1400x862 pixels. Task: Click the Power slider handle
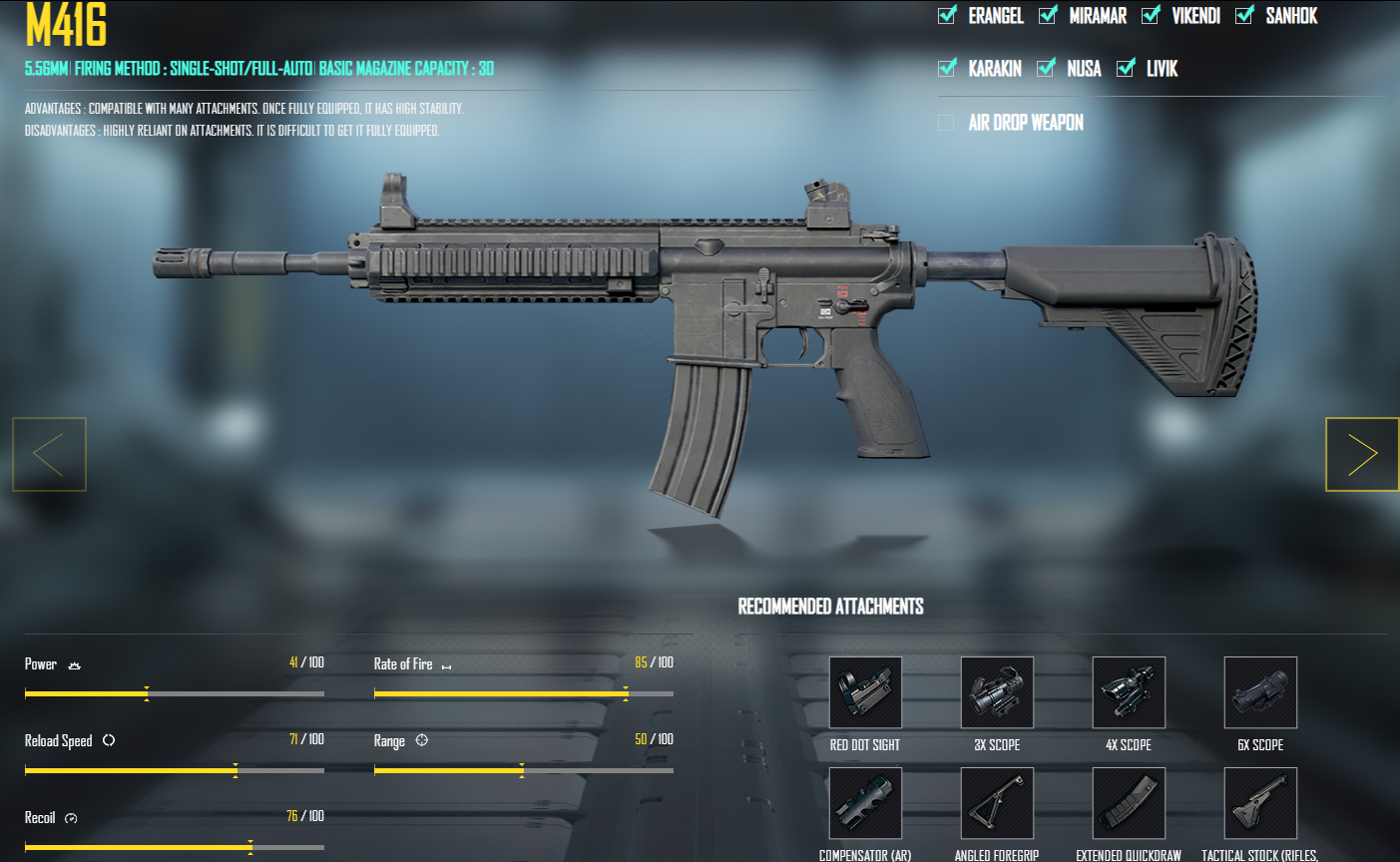tap(147, 692)
